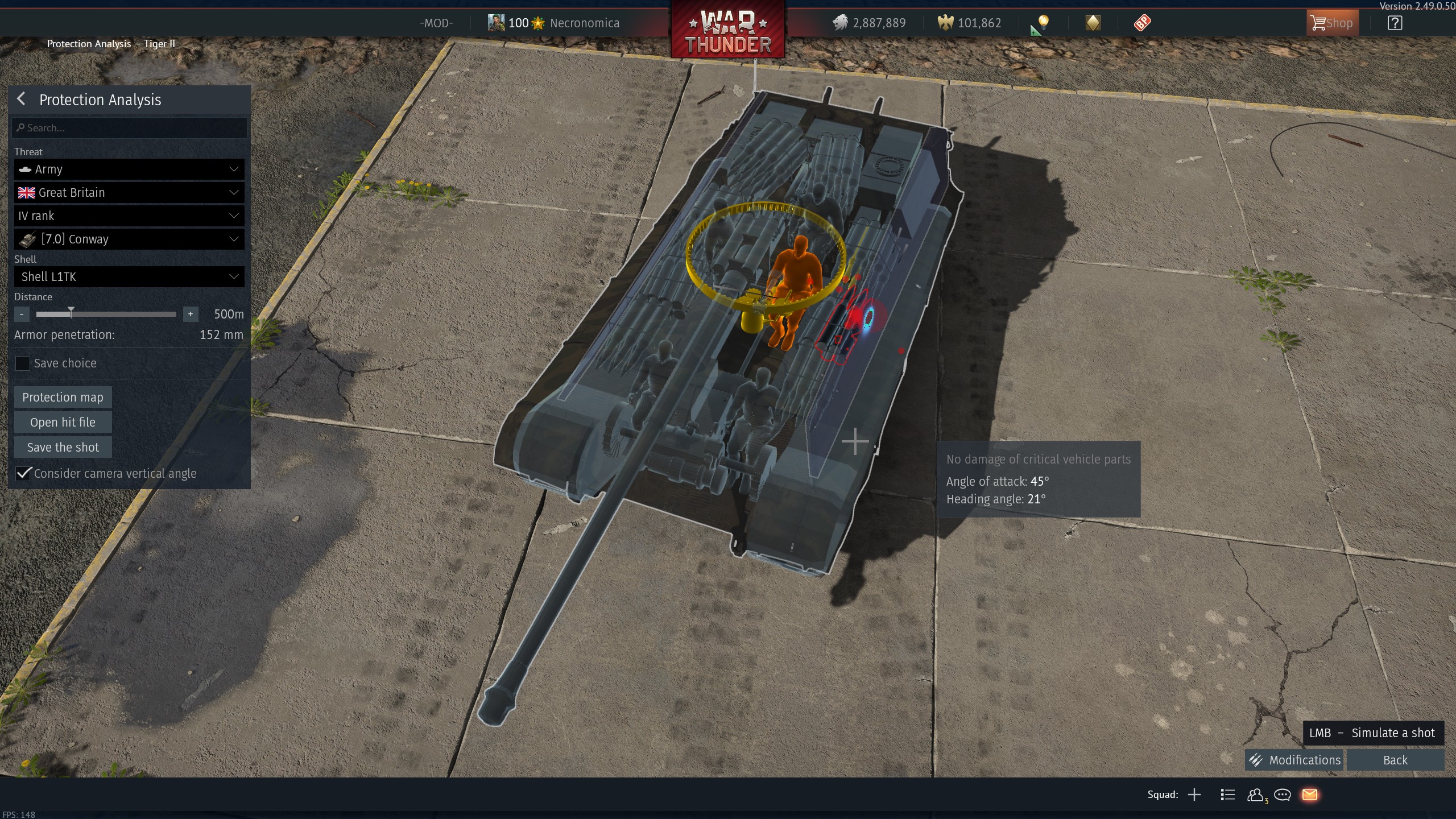Click Save the shot button
Viewport: 1456px width, 819px height.
[x=63, y=448]
